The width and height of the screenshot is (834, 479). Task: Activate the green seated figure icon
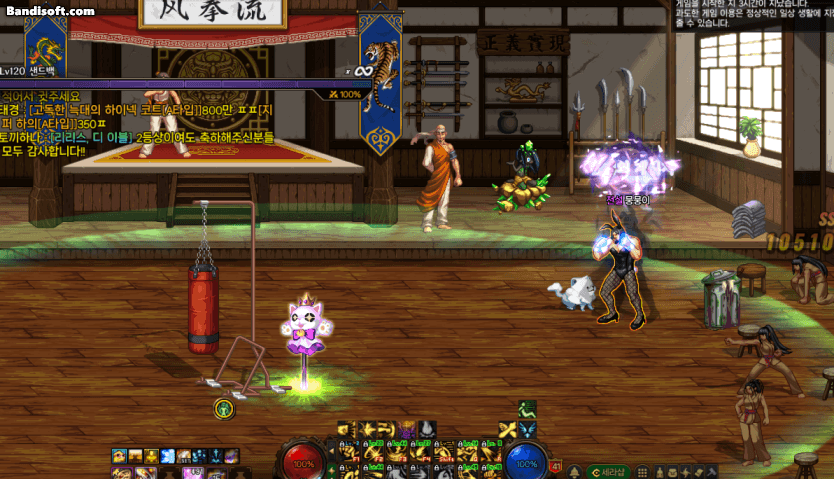coord(527,408)
